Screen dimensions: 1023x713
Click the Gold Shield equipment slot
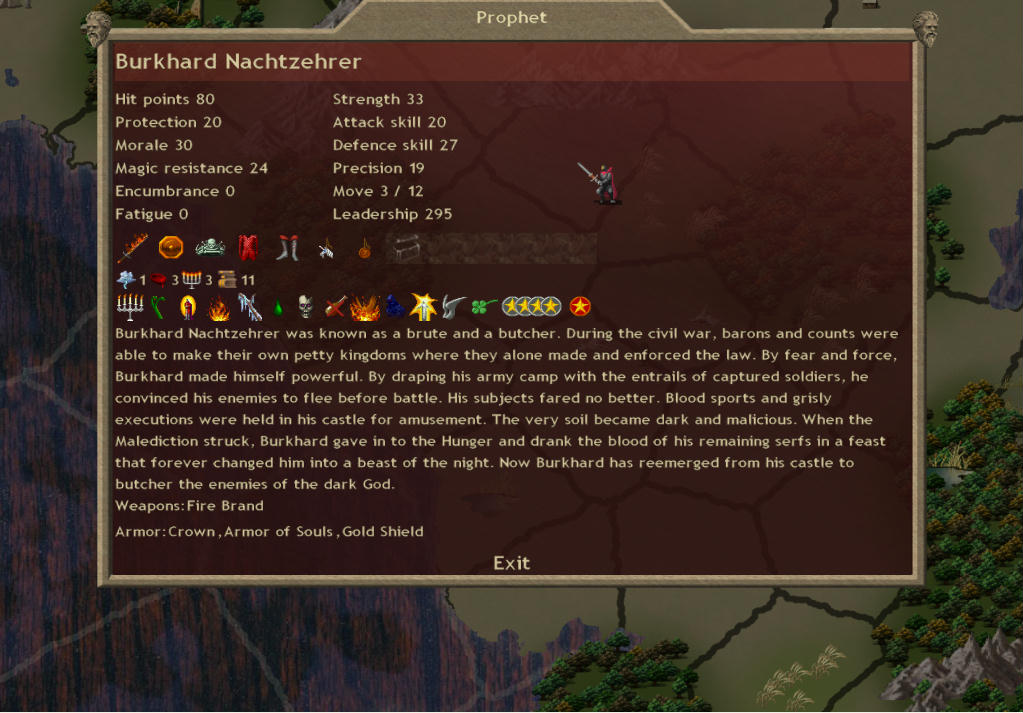click(x=171, y=247)
